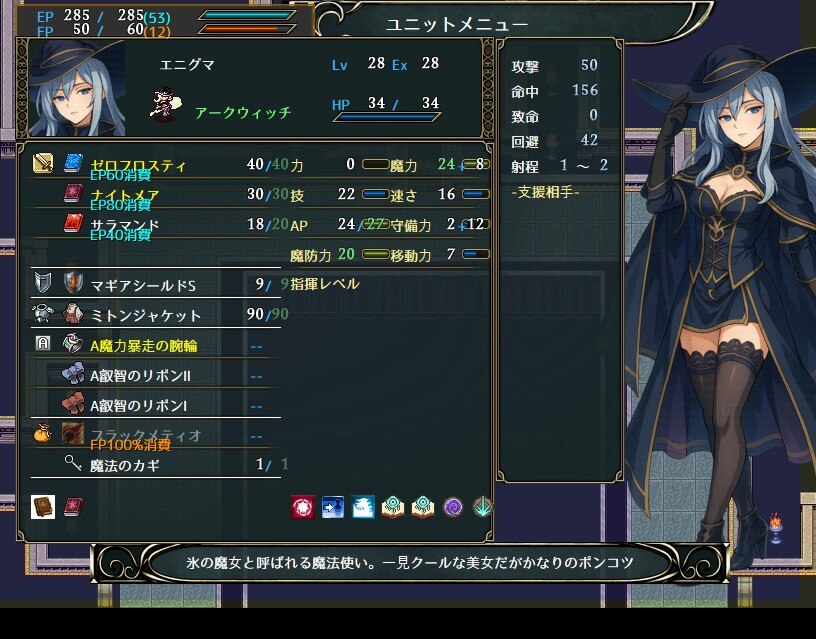Select the ミトンジャケット armor row
Image resolution: width=816 pixels, height=639 pixels.
tap(146, 315)
